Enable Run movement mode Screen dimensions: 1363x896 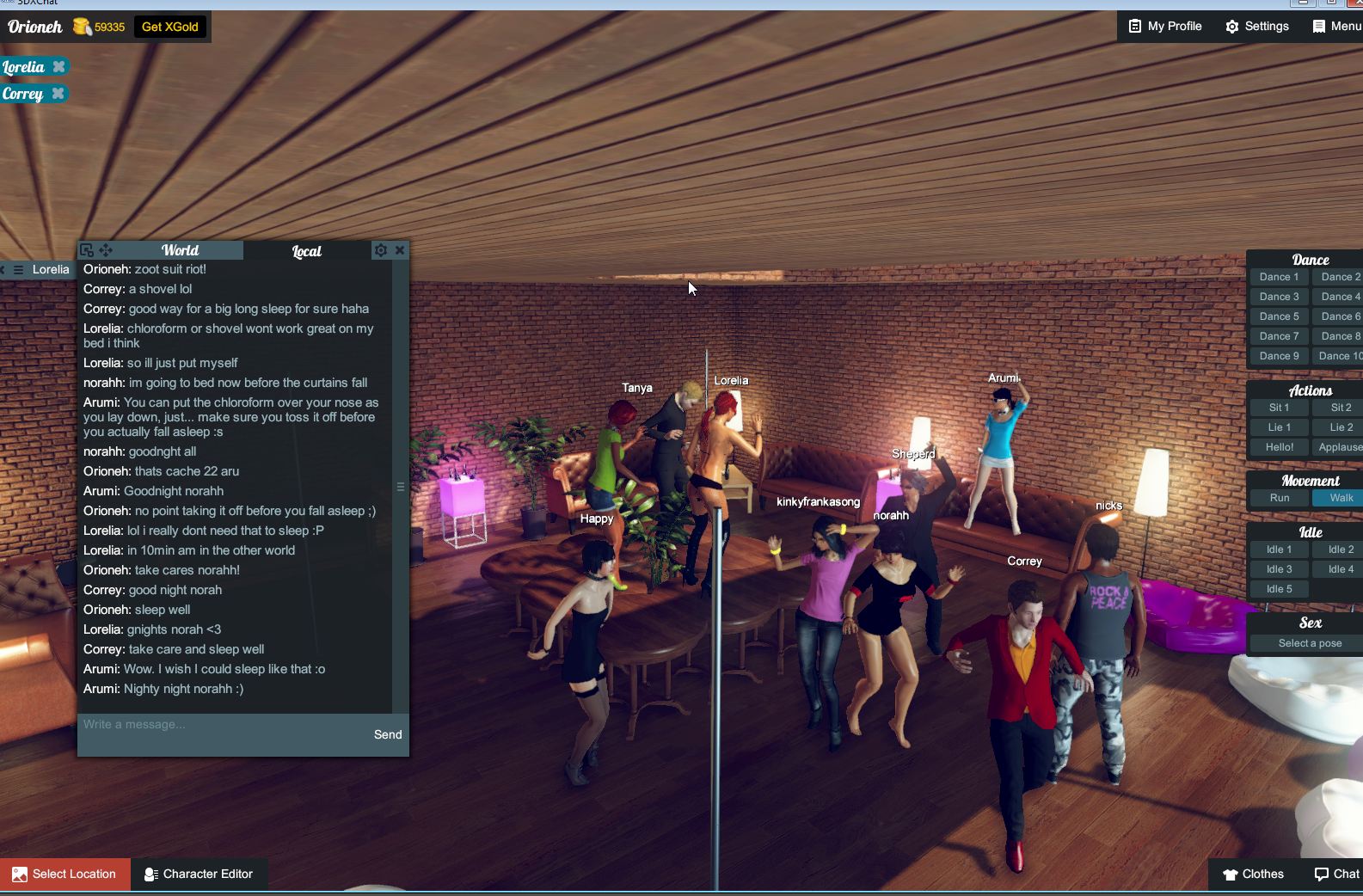click(1279, 498)
